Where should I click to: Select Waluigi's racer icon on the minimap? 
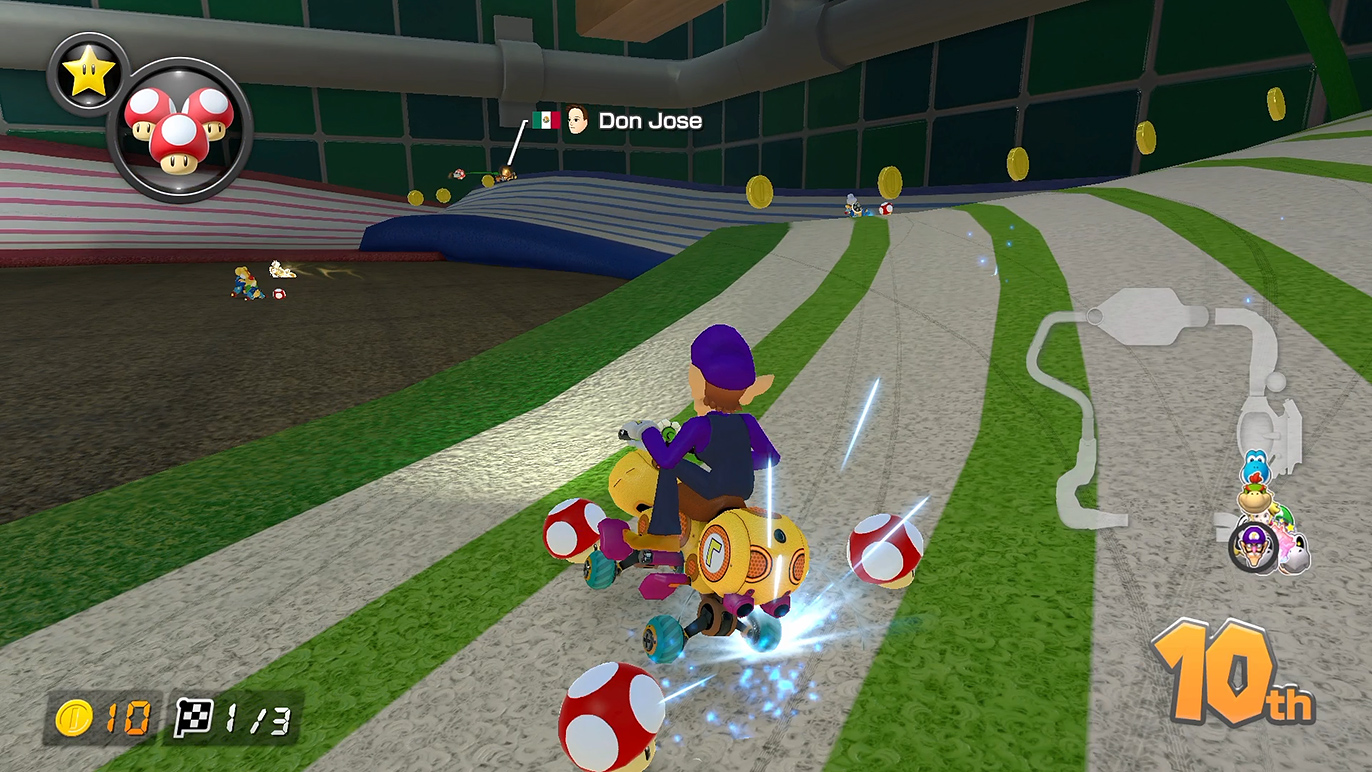[1253, 549]
